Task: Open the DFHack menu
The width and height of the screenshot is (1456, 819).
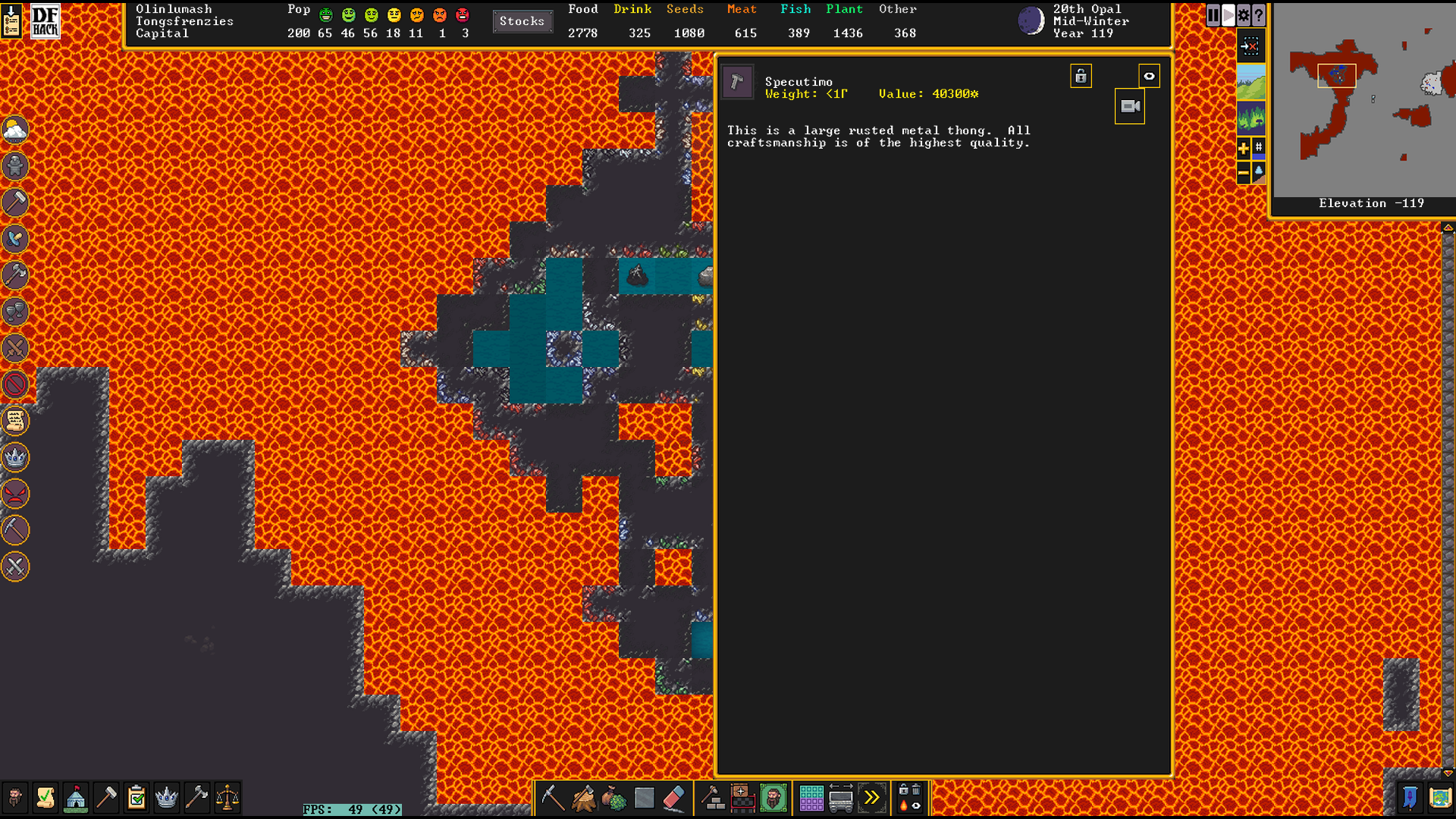Action: click(45, 21)
